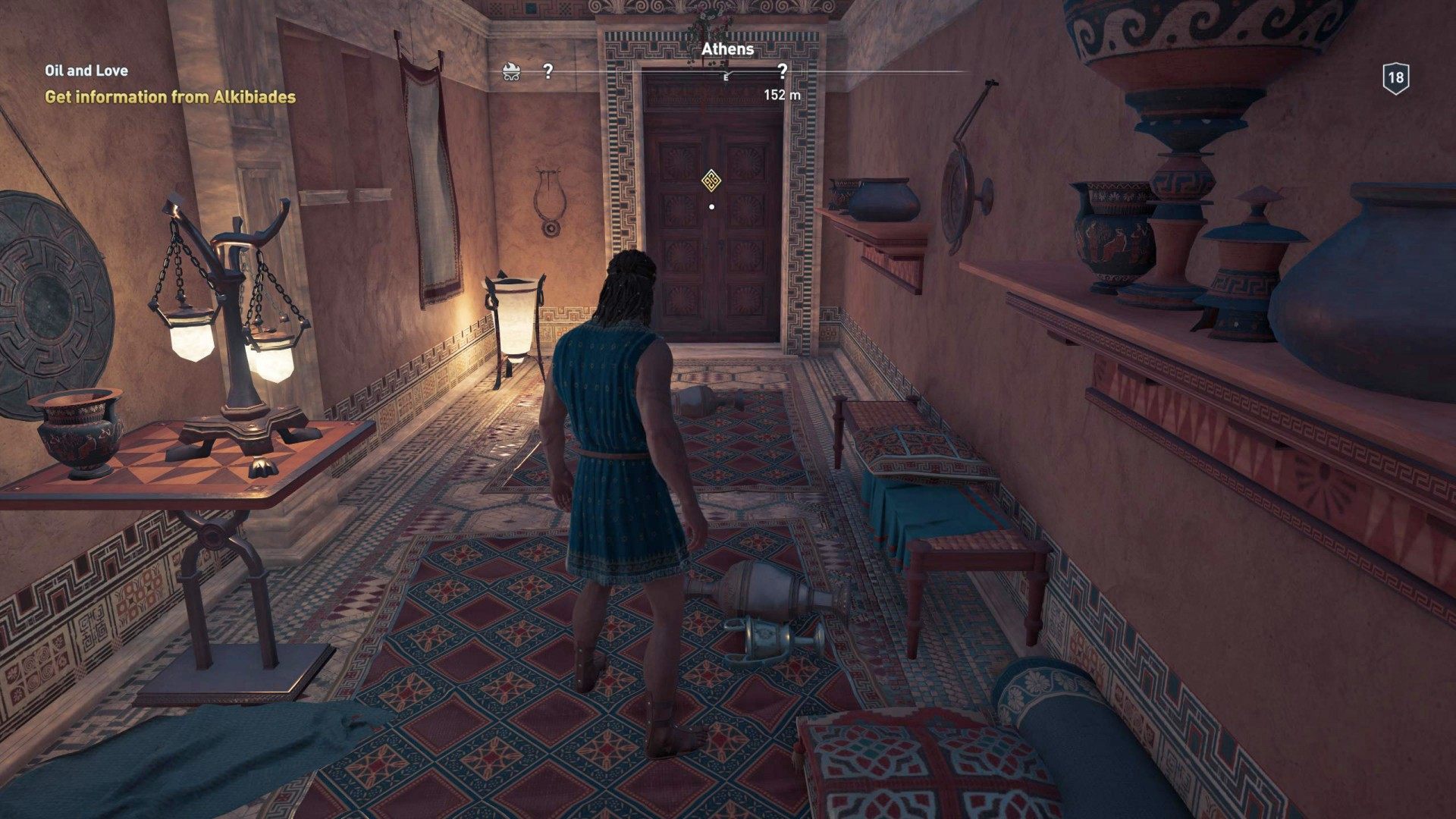Image resolution: width=1456 pixels, height=819 pixels.
Task: Select the Oil and Love quest title
Action: [x=86, y=71]
